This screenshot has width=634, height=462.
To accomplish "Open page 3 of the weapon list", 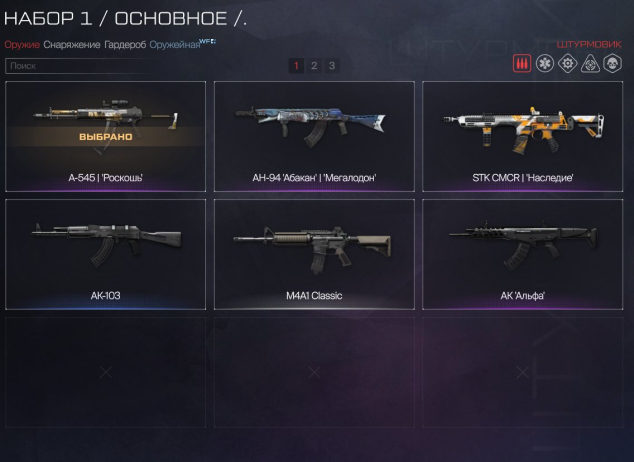I will [332, 65].
